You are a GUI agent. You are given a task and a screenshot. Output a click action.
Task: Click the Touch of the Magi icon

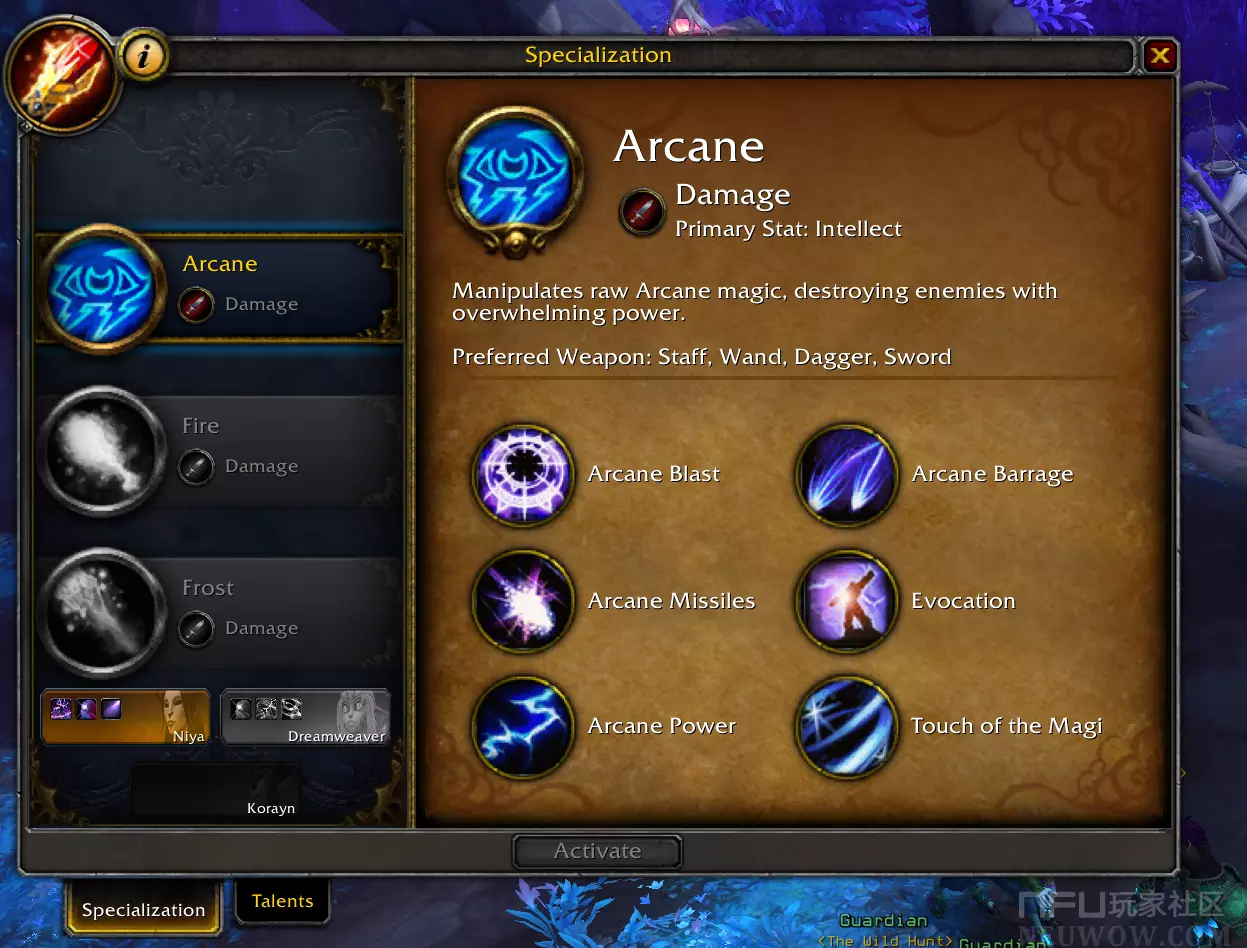coord(846,727)
